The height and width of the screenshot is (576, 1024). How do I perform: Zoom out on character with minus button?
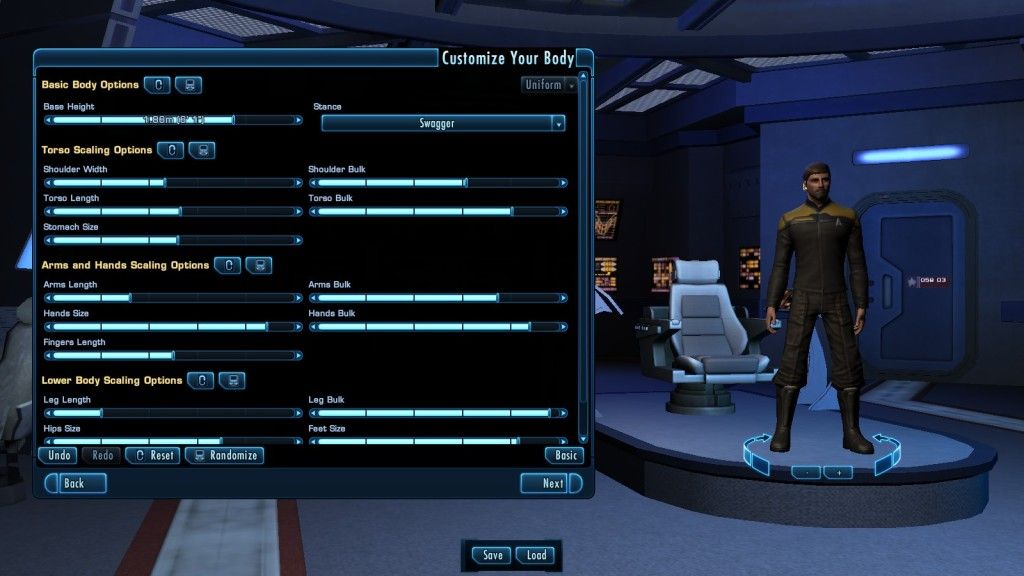805,472
